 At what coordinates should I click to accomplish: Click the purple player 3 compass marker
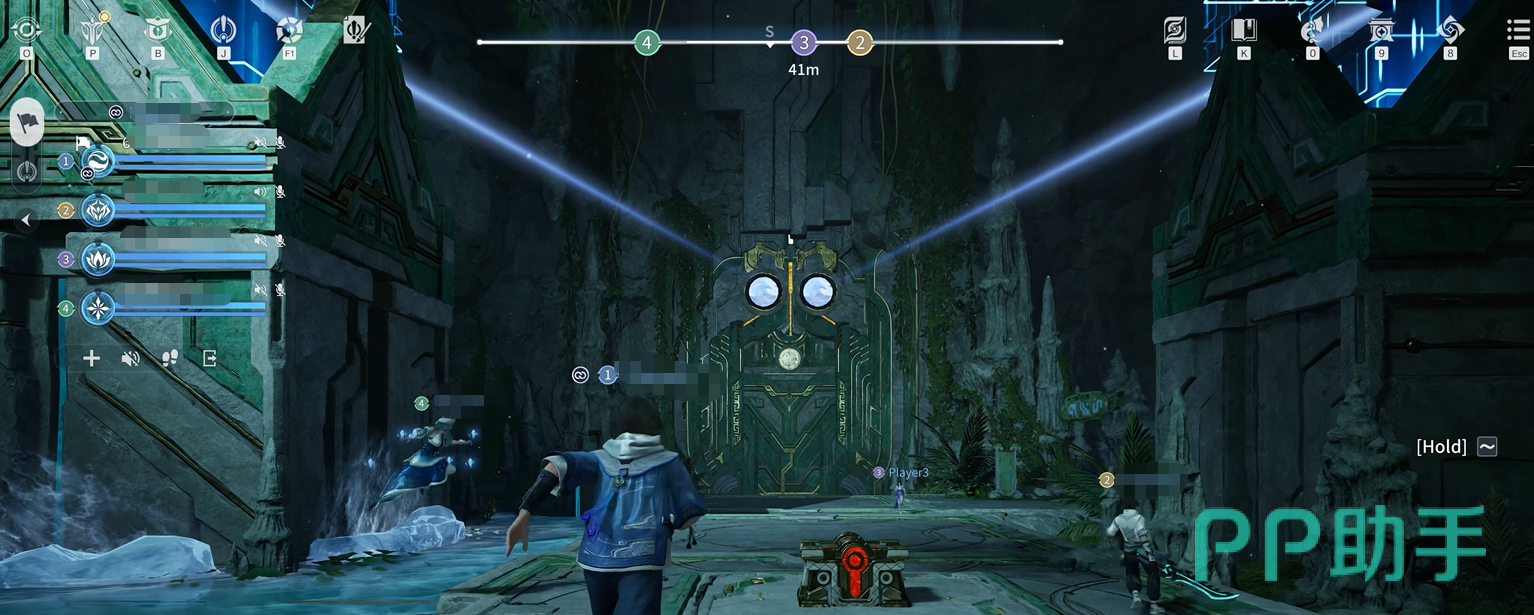(804, 43)
